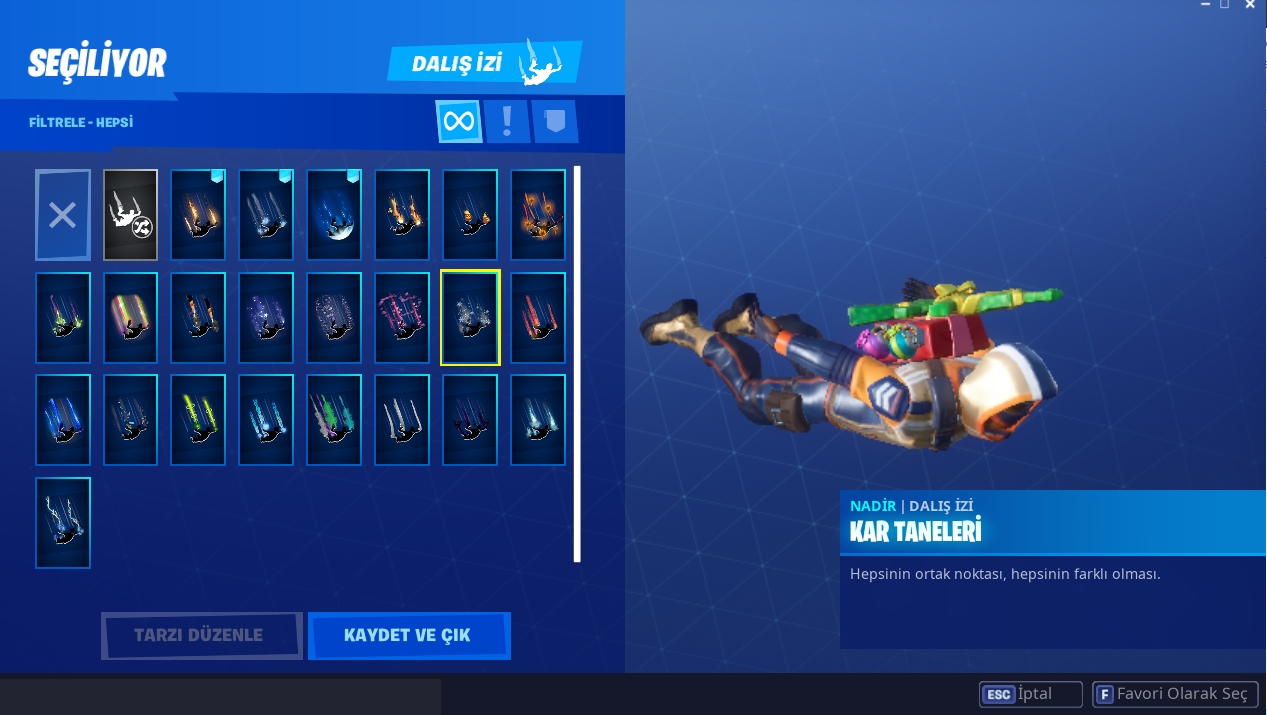Pick the red streaks contrail tile
This screenshot has width=1267, height=715.
538,318
